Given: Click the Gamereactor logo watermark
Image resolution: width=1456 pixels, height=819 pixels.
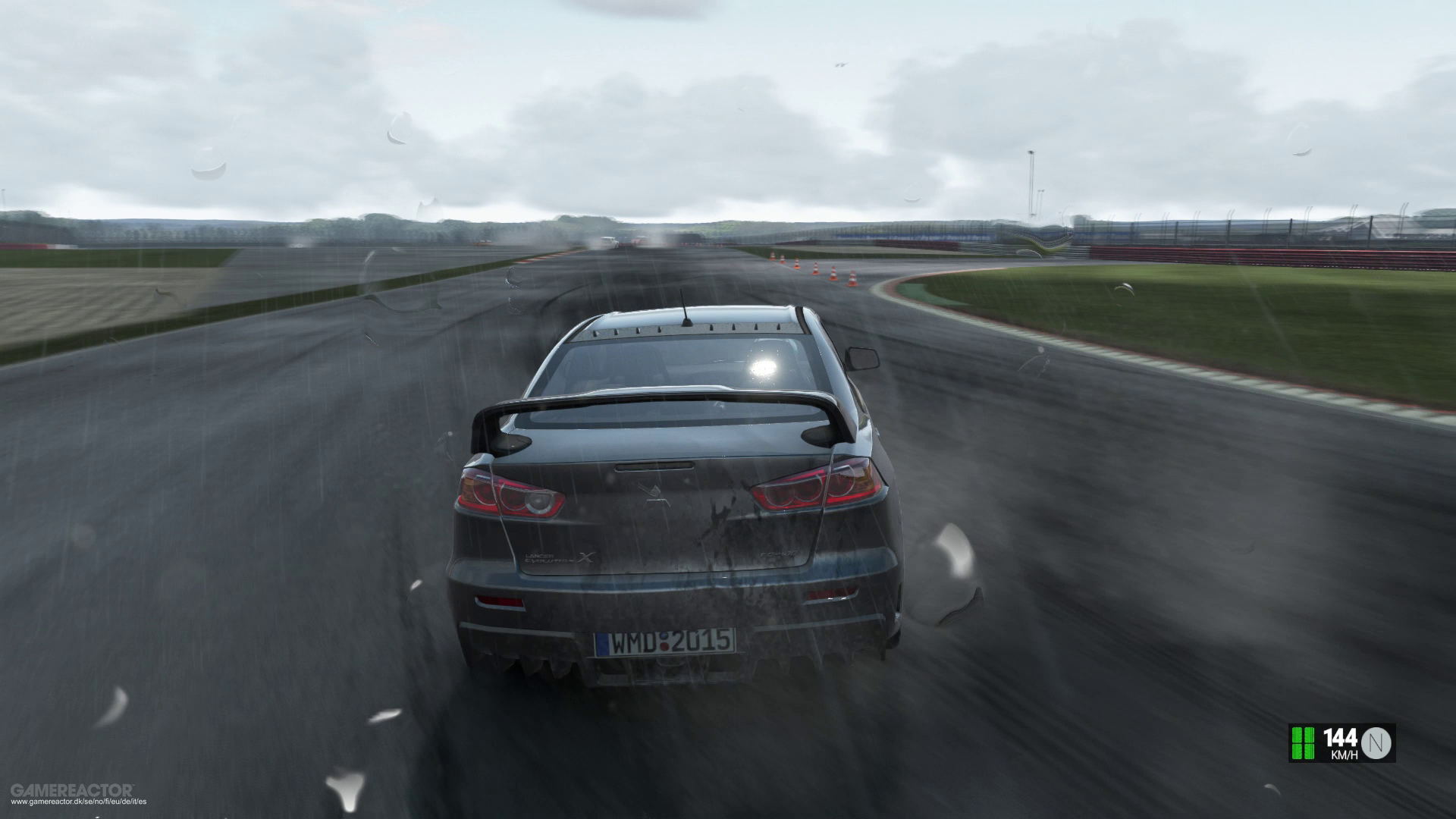Looking at the screenshot, I should (72, 788).
